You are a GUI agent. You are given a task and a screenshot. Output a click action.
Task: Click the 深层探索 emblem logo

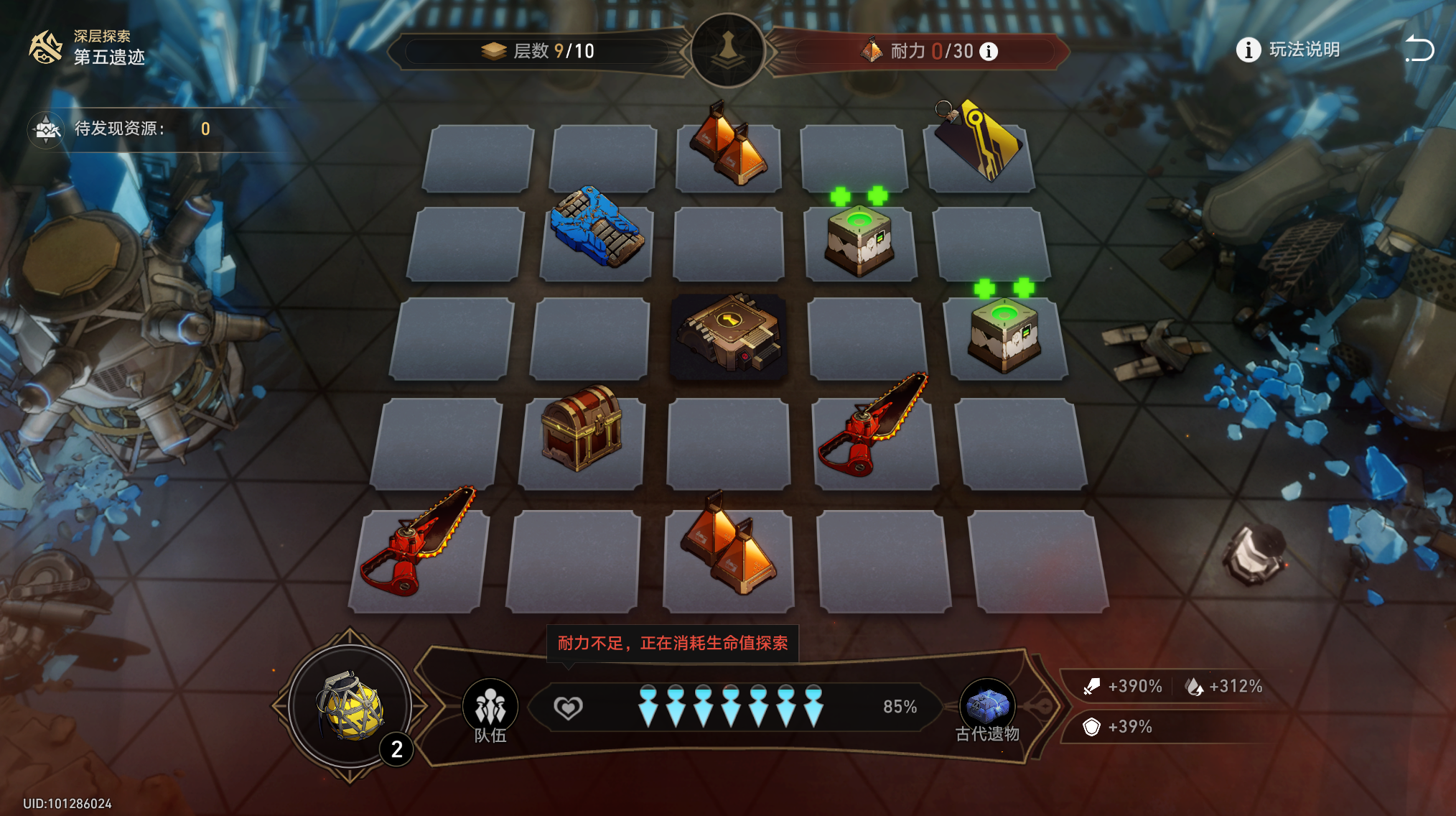45,47
